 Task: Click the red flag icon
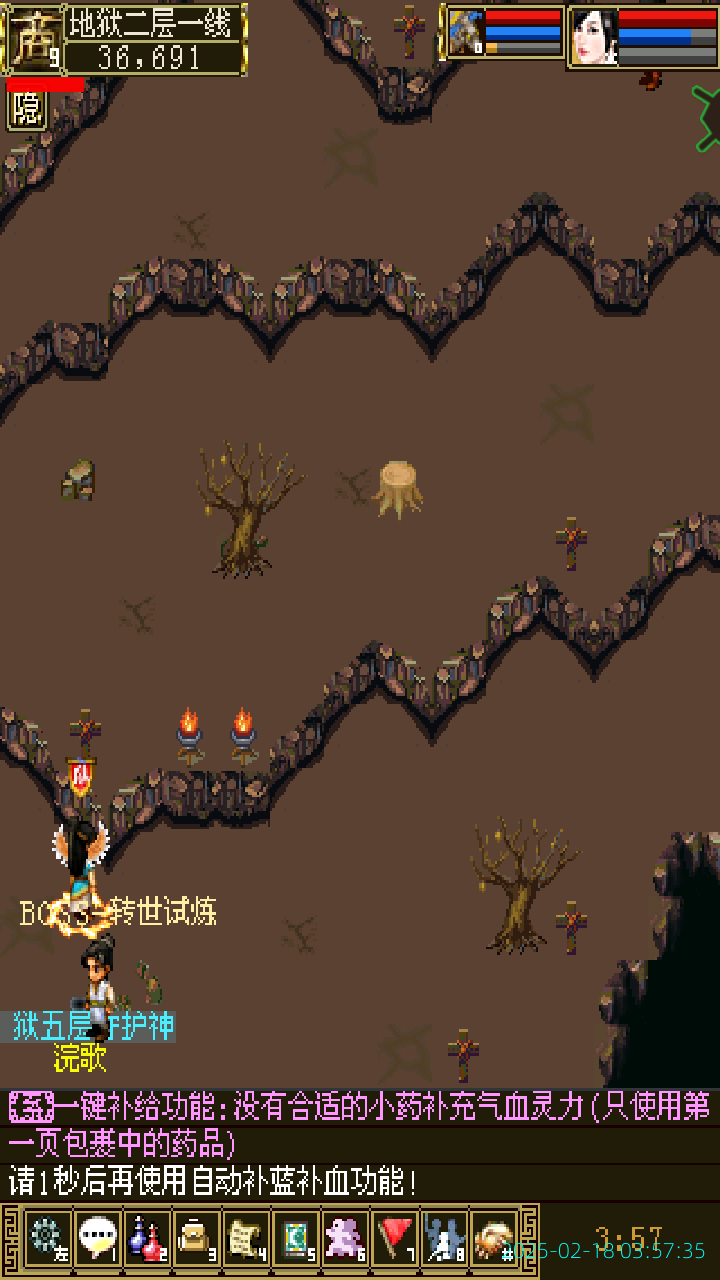coord(395,1238)
